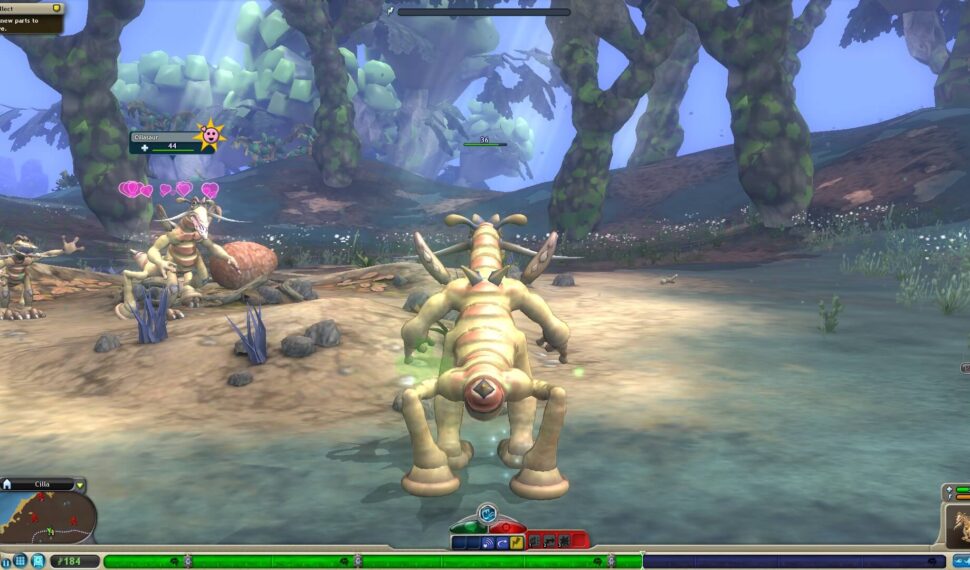This screenshot has height=570, width=970.
Task: Activate the blue sneak ability above stances
Action: pos(487,513)
